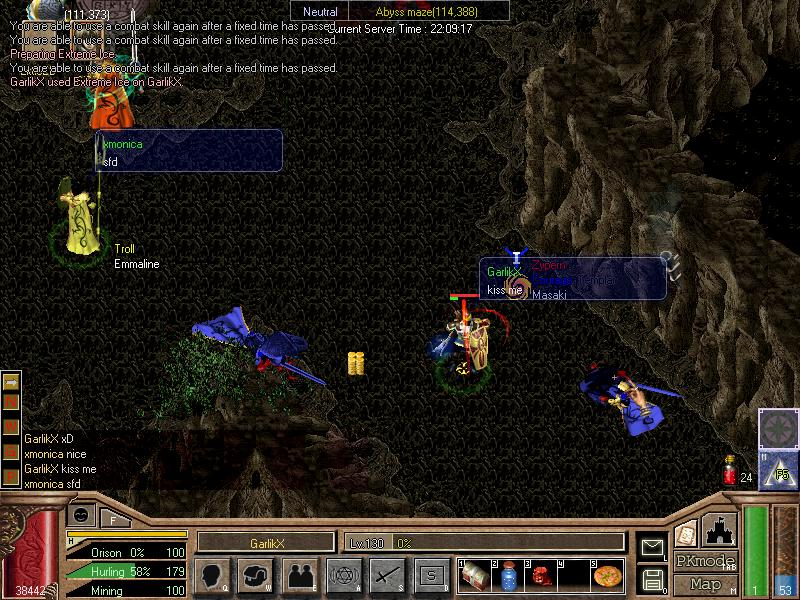This screenshot has width=800, height=600.
Task: Open the two-person party icon
Action: [300, 575]
